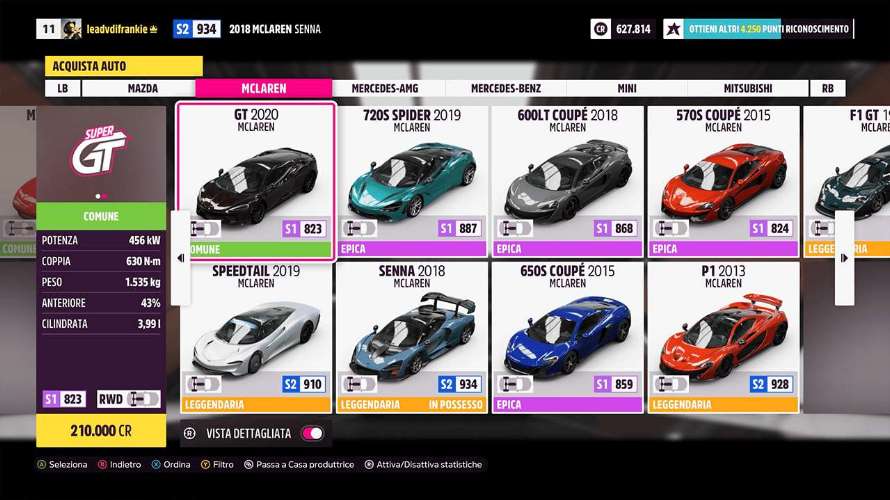
Task: Toggle the Vista Dettagliata switch
Action: tap(313, 433)
